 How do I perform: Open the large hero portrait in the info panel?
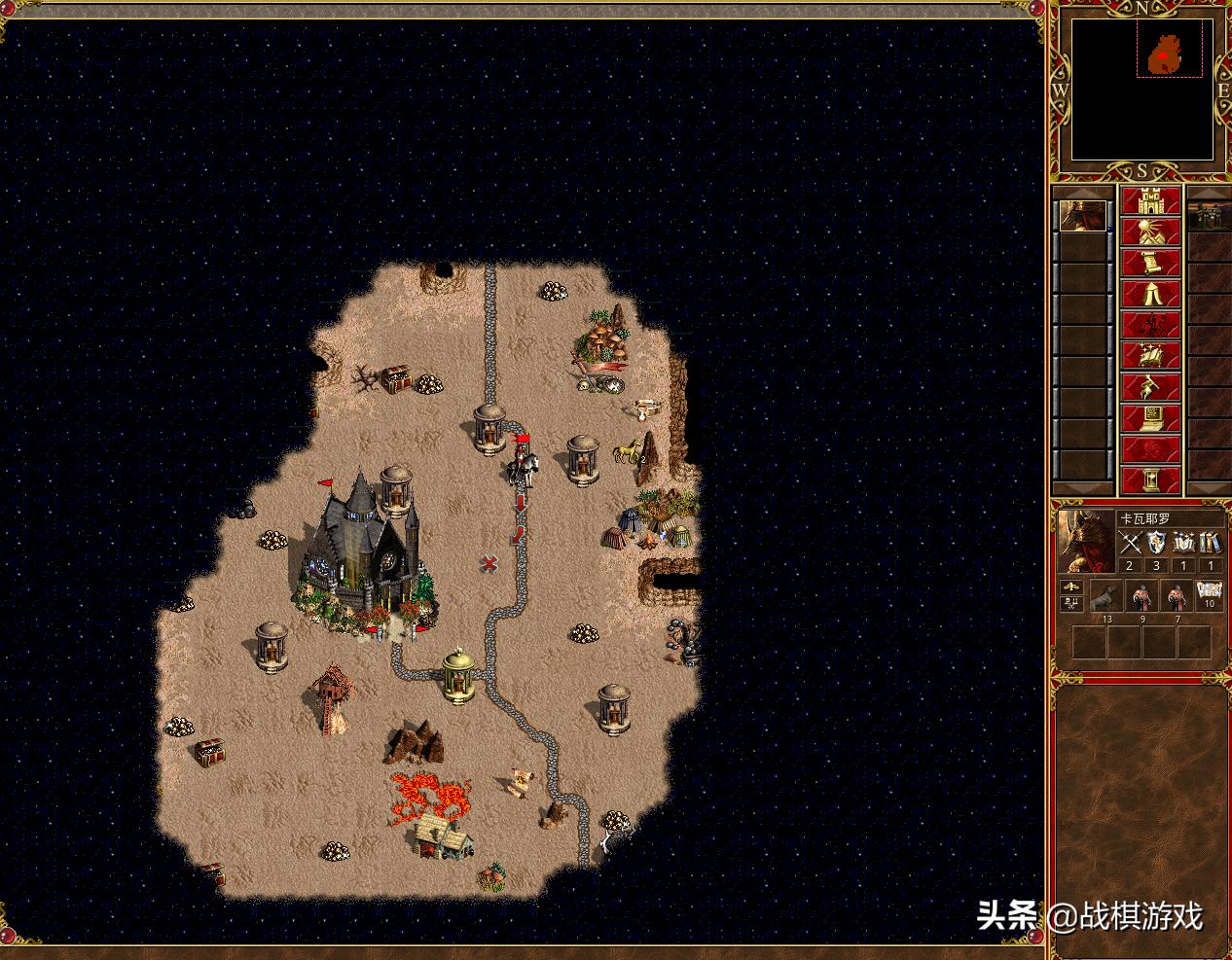(1086, 541)
